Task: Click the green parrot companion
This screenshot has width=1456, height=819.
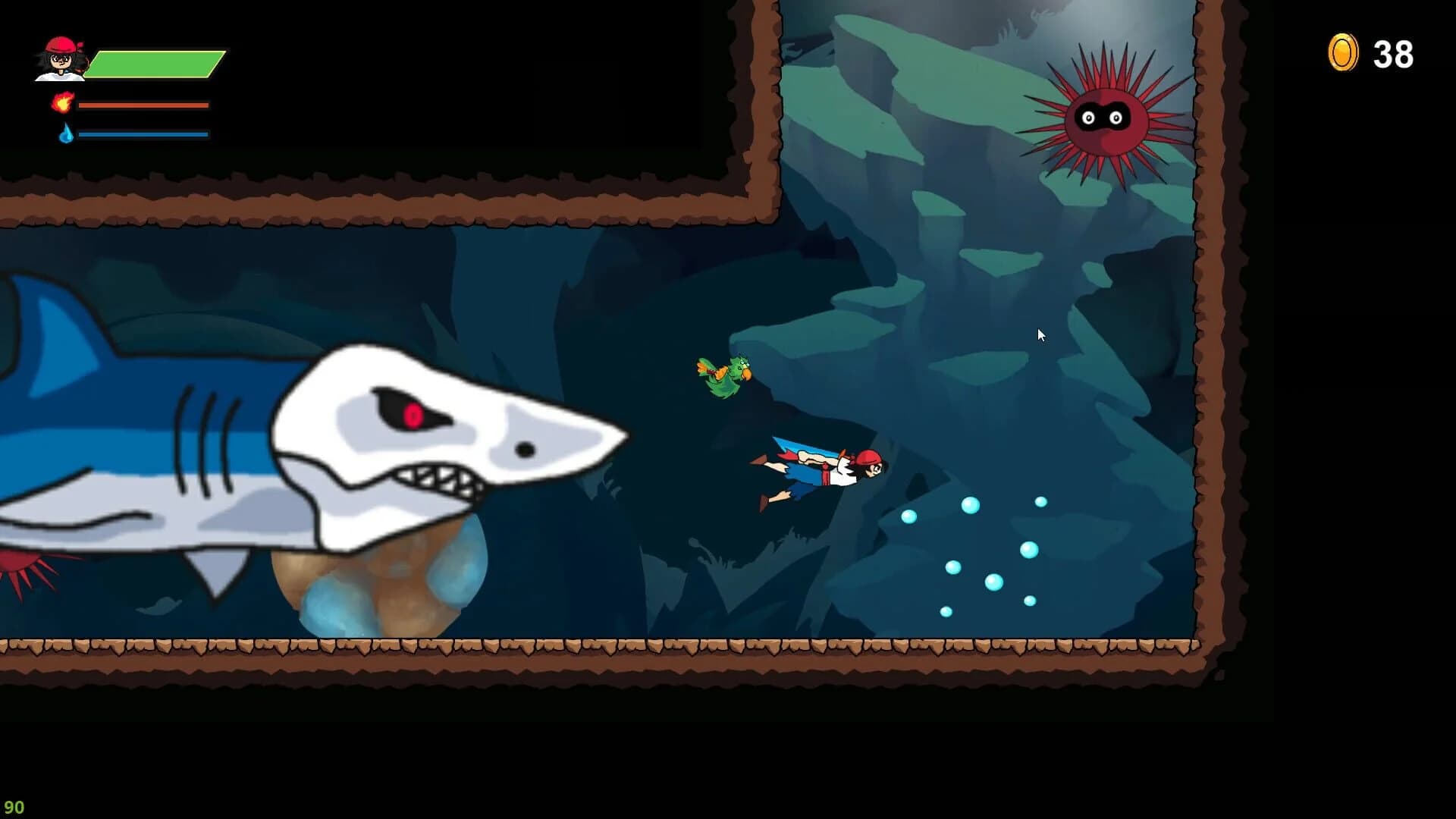Action: (x=726, y=375)
